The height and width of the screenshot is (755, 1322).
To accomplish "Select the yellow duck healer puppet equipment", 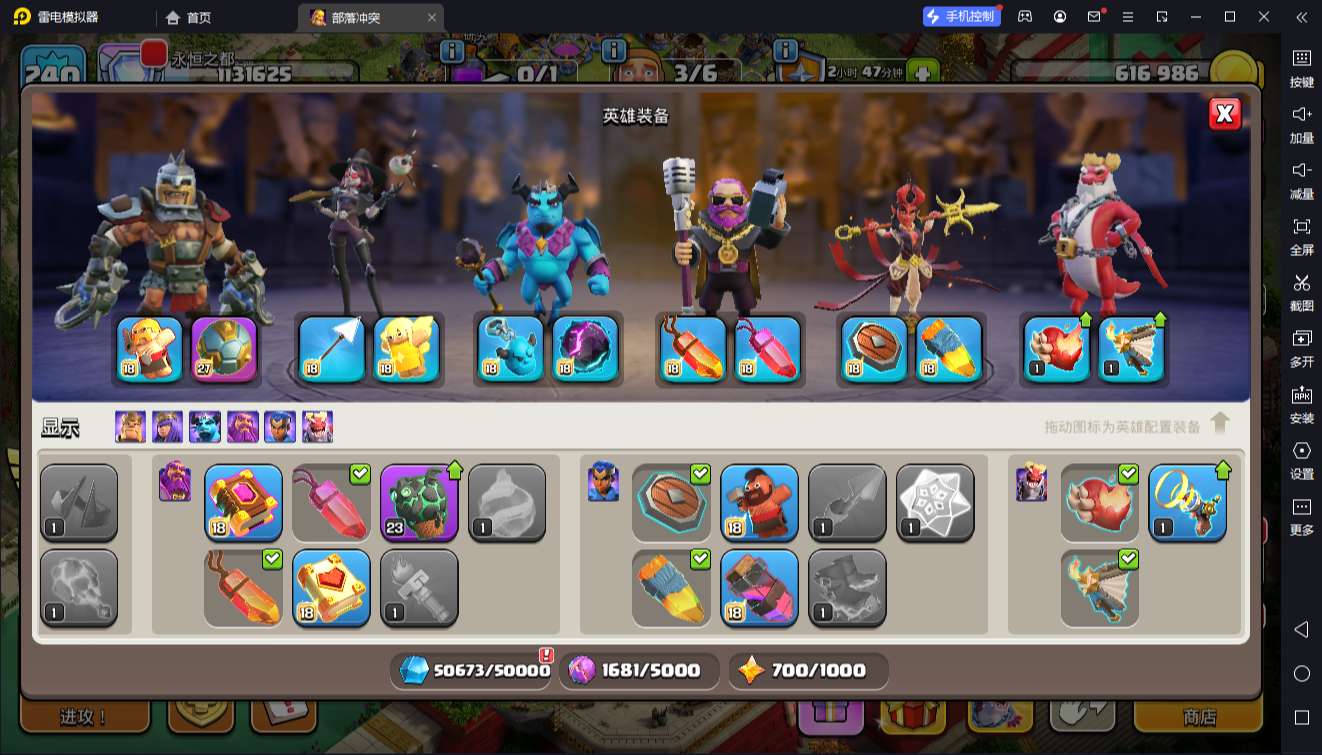I will coord(407,349).
